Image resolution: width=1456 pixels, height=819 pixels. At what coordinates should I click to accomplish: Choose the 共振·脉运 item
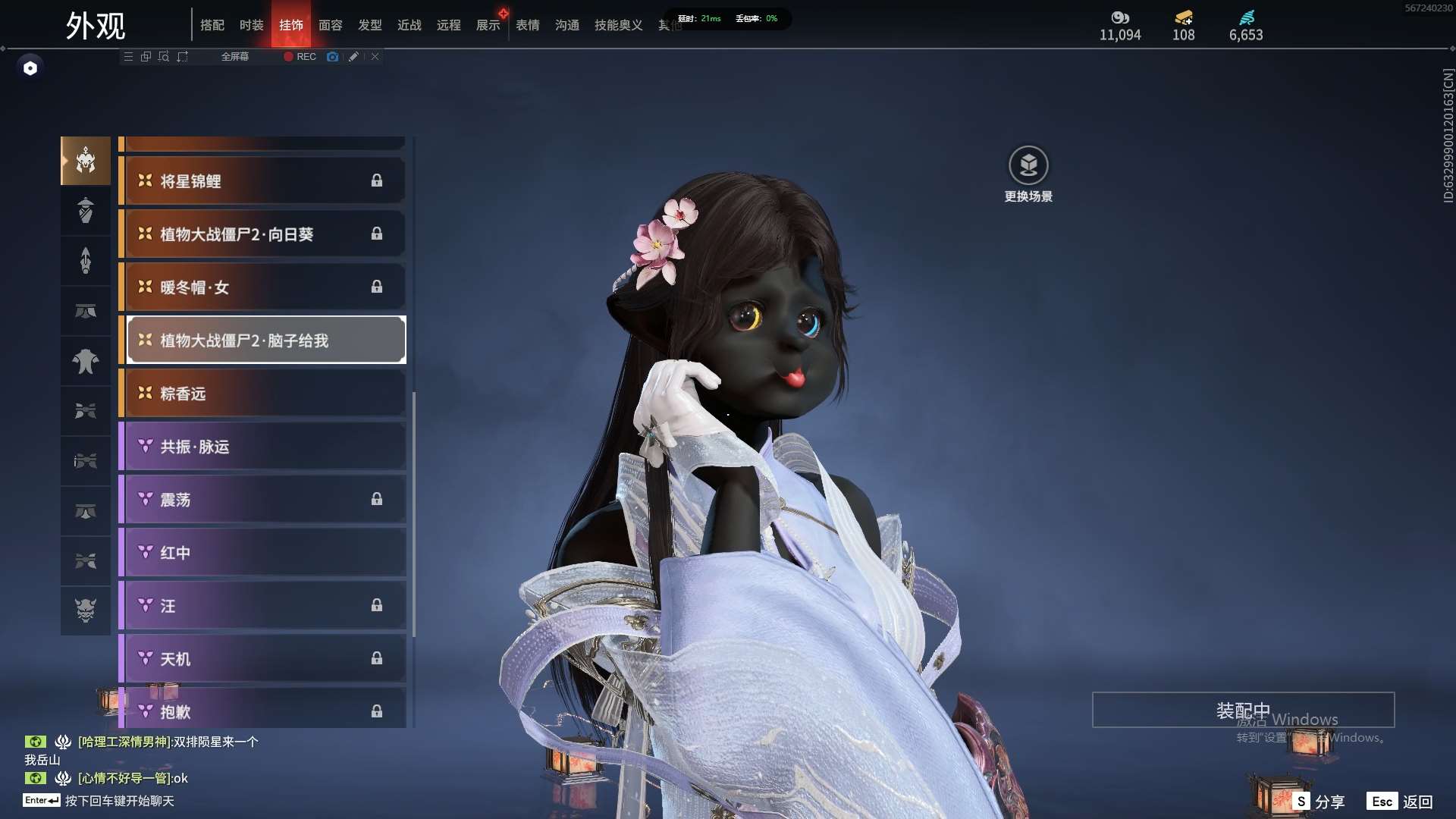pos(262,447)
